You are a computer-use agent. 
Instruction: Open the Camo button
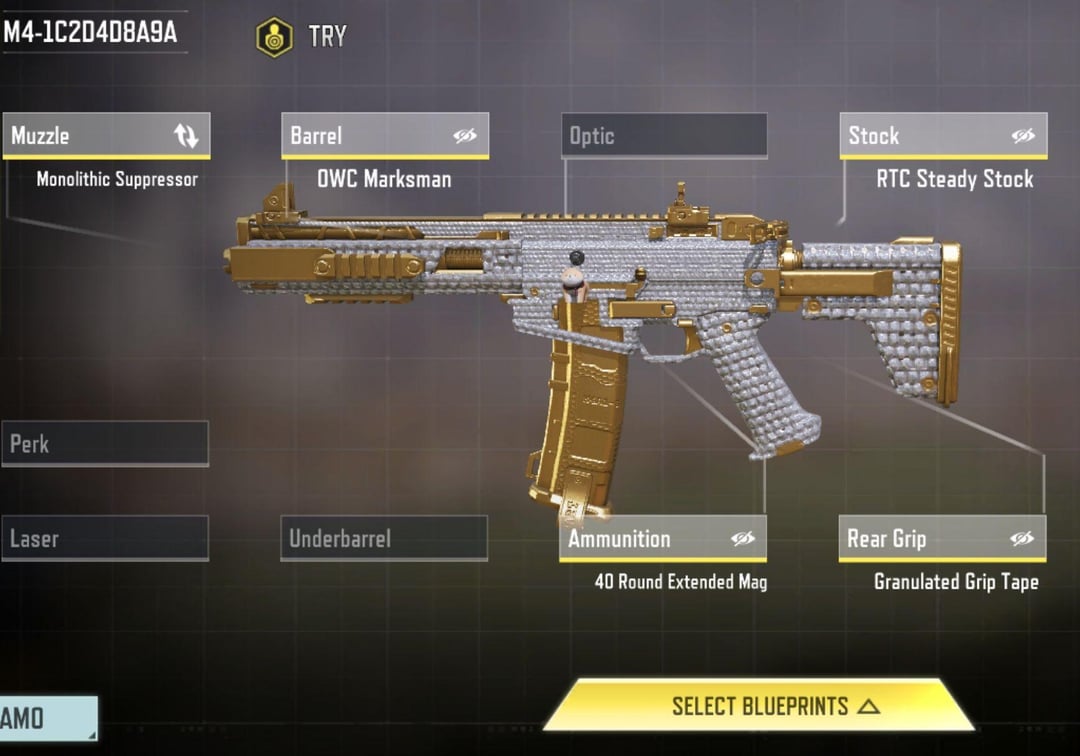tap(46, 717)
